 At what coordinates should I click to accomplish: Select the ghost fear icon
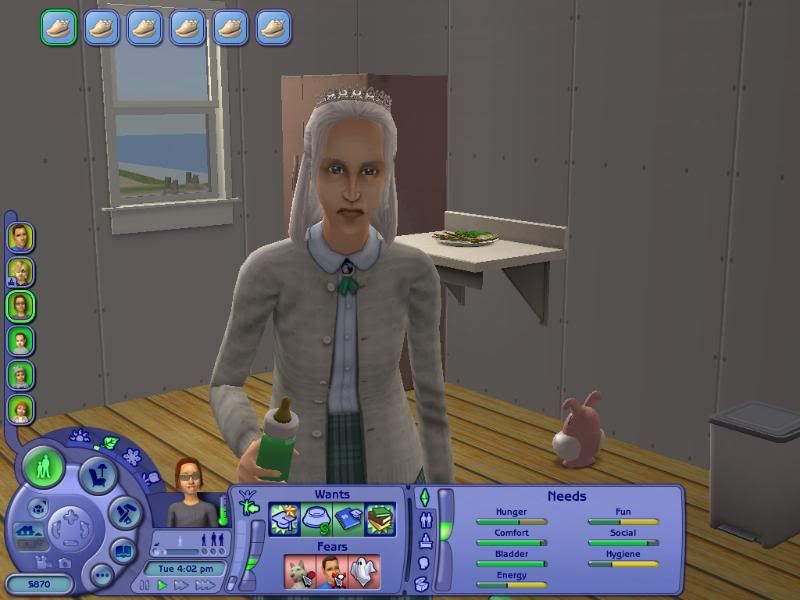(362, 570)
